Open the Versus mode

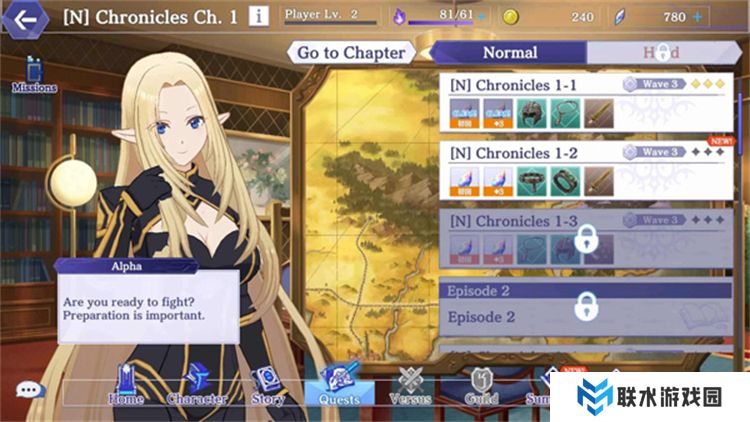[410, 385]
